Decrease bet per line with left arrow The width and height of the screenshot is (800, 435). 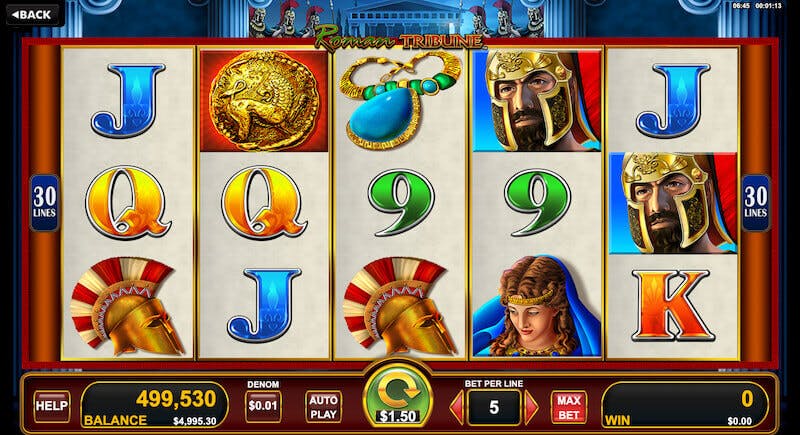point(456,407)
